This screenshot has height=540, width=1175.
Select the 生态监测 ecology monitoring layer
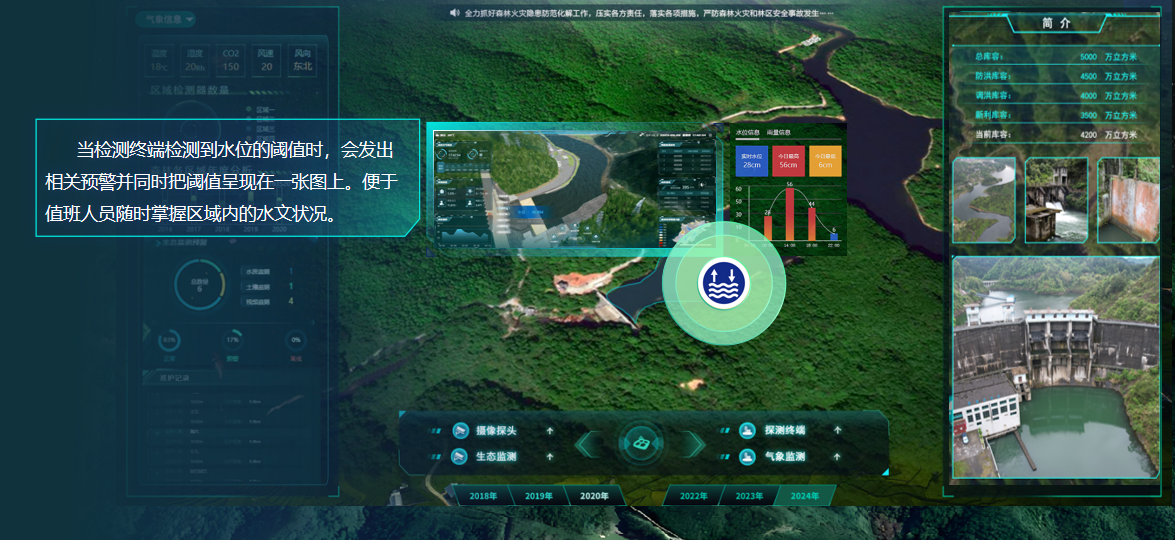click(496, 457)
